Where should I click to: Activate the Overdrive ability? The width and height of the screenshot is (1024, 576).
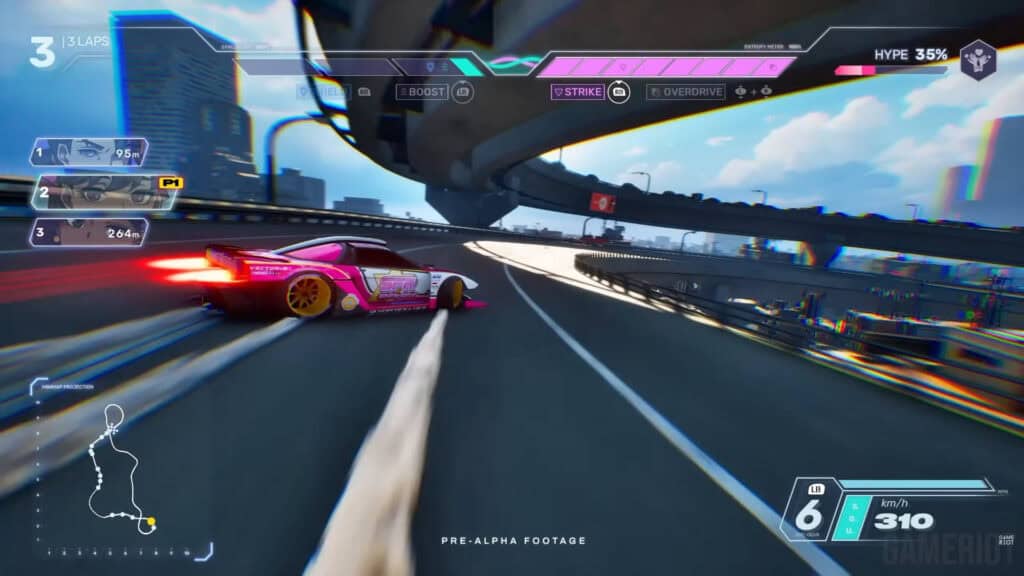pos(686,92)
